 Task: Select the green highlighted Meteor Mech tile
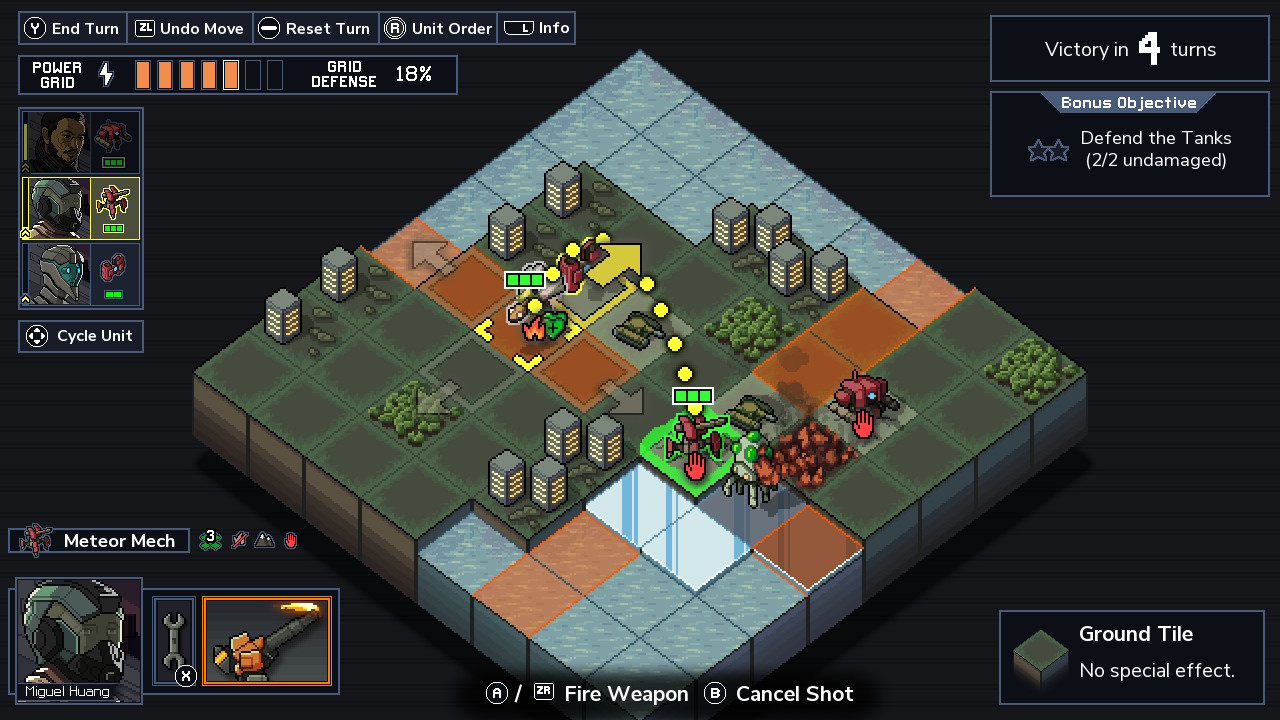pyautogui.click(x=694, y=450)
